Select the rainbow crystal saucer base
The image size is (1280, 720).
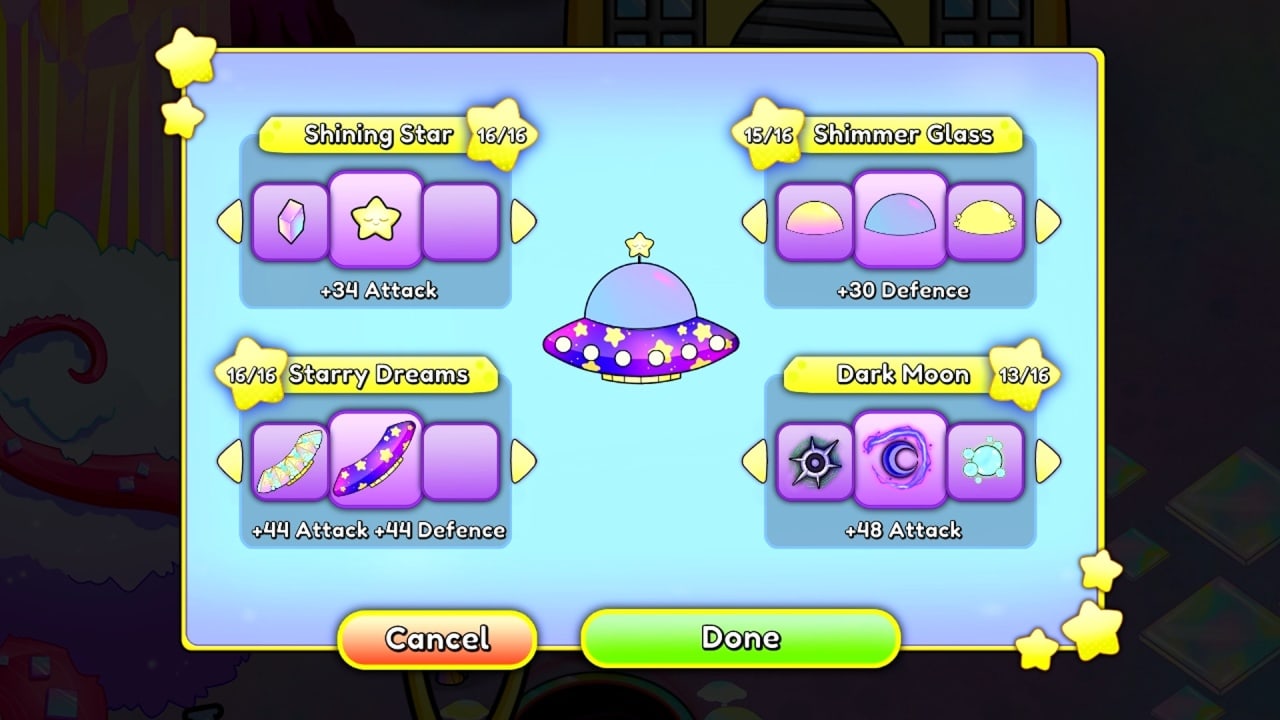[x=289, y=461]
